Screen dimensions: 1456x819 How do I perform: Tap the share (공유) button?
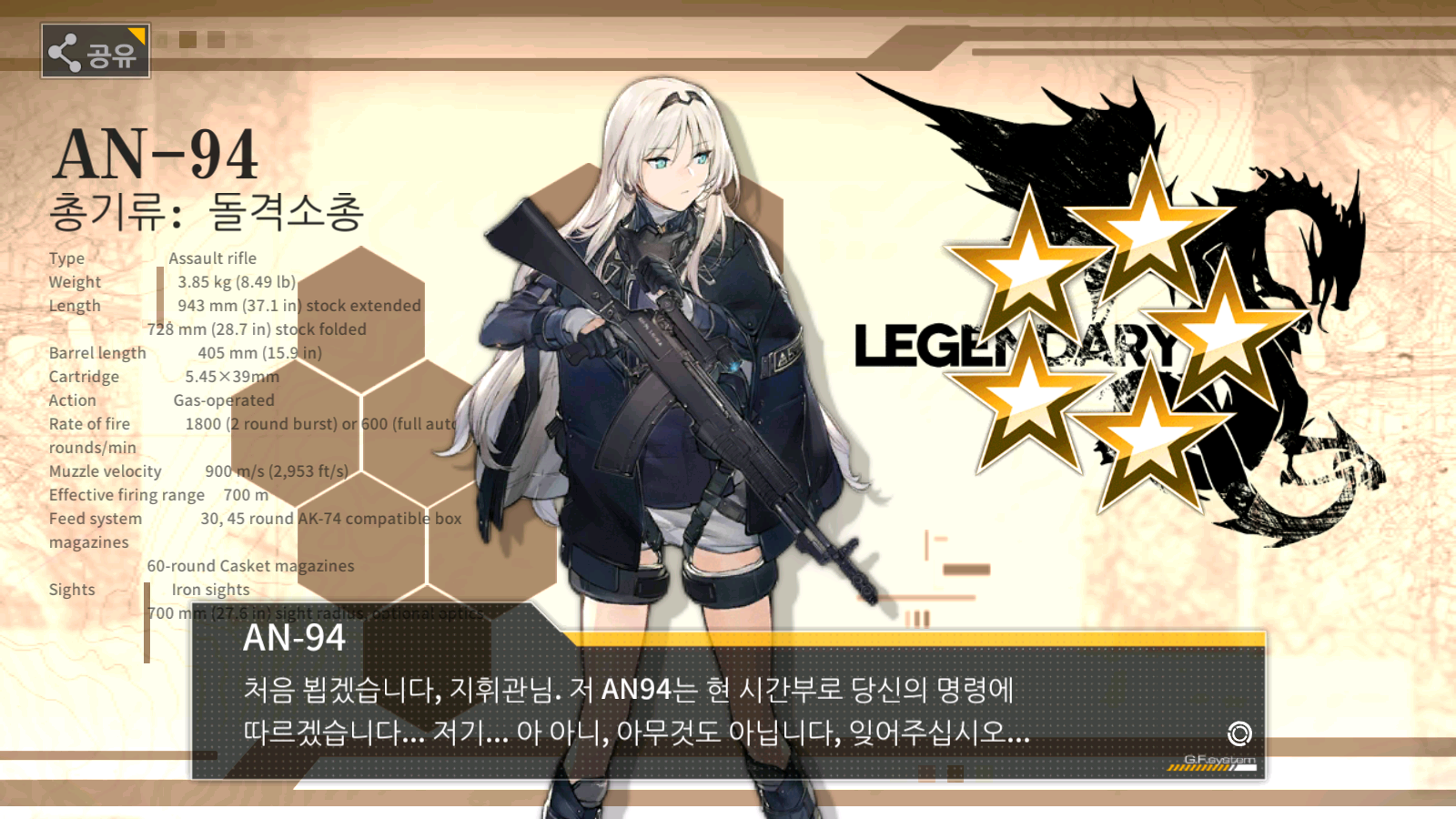click(96, 51)
